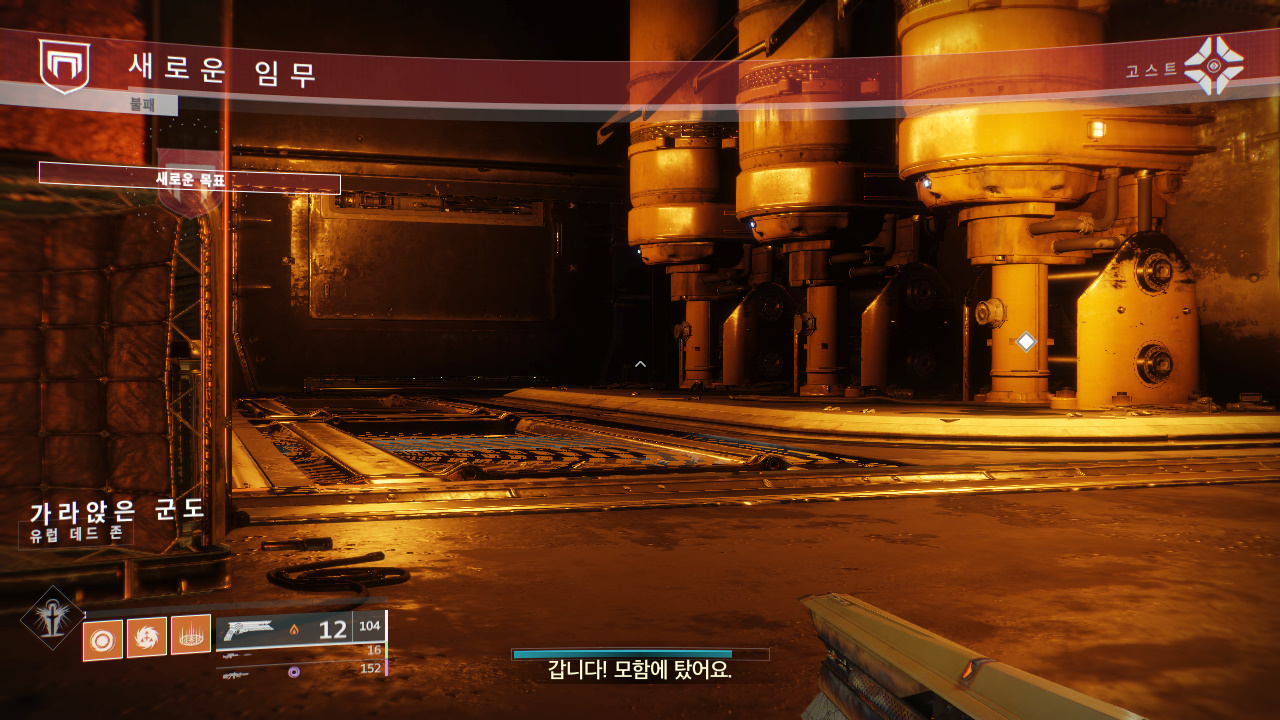Use the rift class ability icon

tap(191, 634)
